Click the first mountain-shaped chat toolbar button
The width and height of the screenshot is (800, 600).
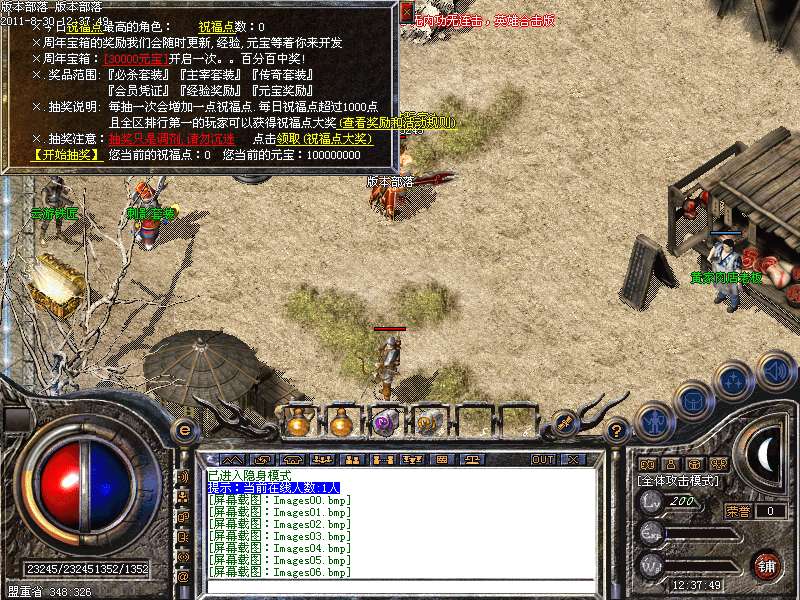tap(231, 459)
